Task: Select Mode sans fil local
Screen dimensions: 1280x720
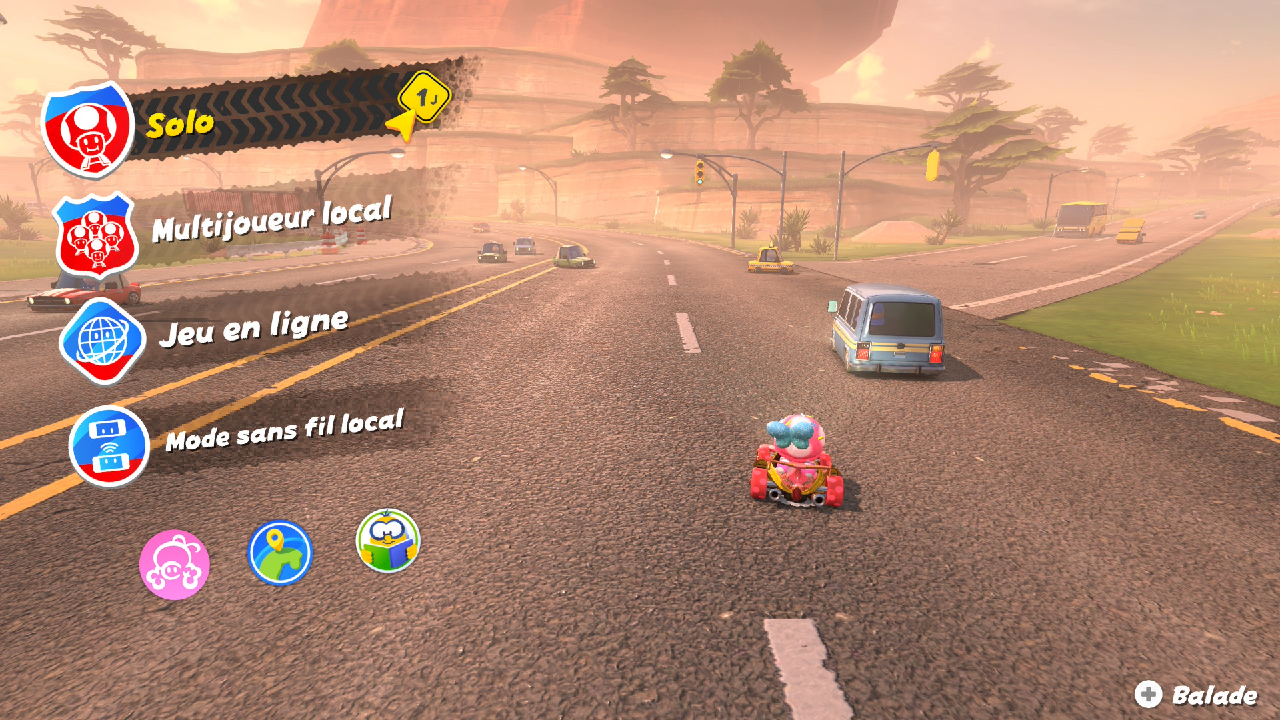Action: [283, 429]
